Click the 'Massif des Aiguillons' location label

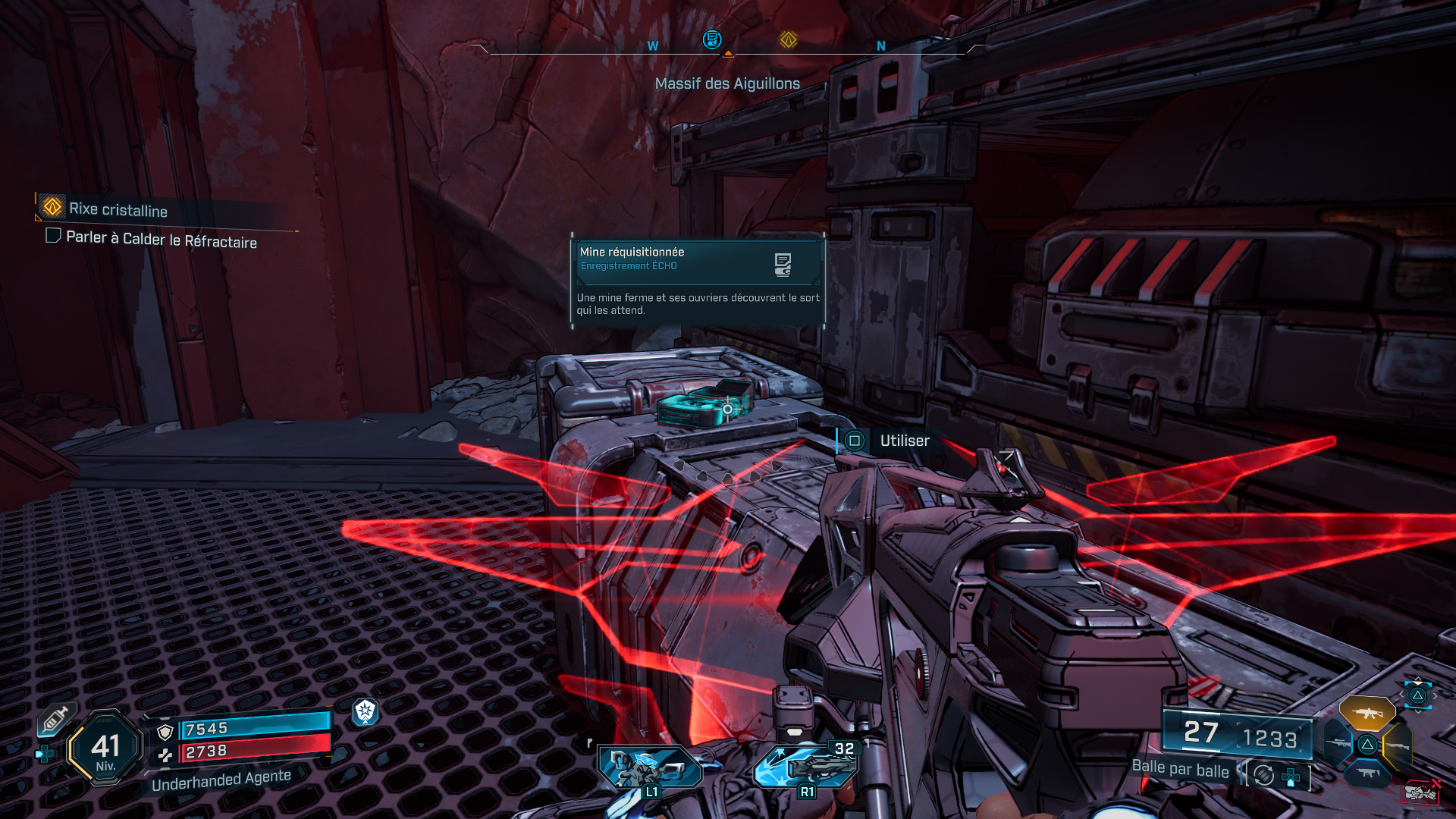727,83
